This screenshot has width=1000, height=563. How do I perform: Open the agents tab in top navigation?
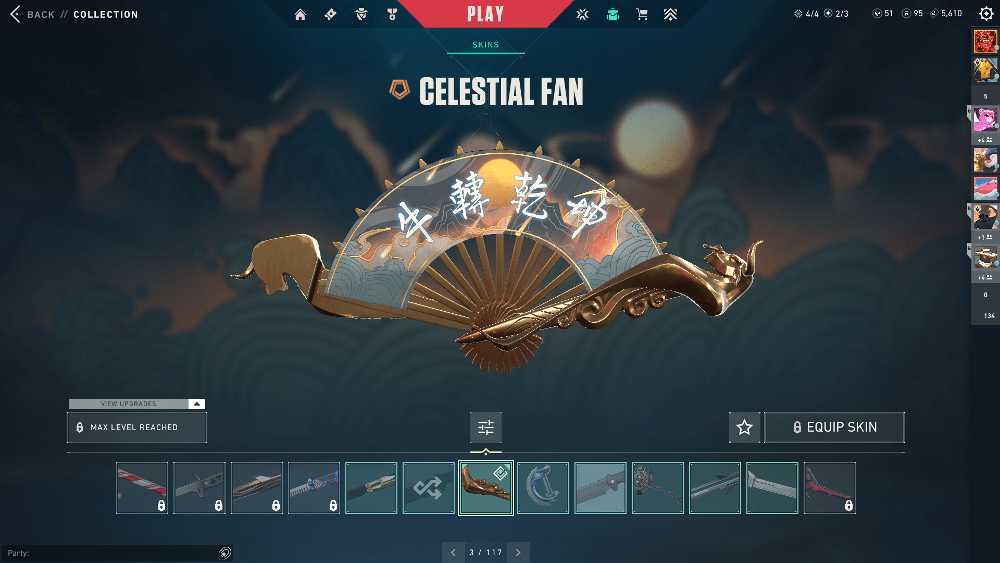[x=362, y=15]
